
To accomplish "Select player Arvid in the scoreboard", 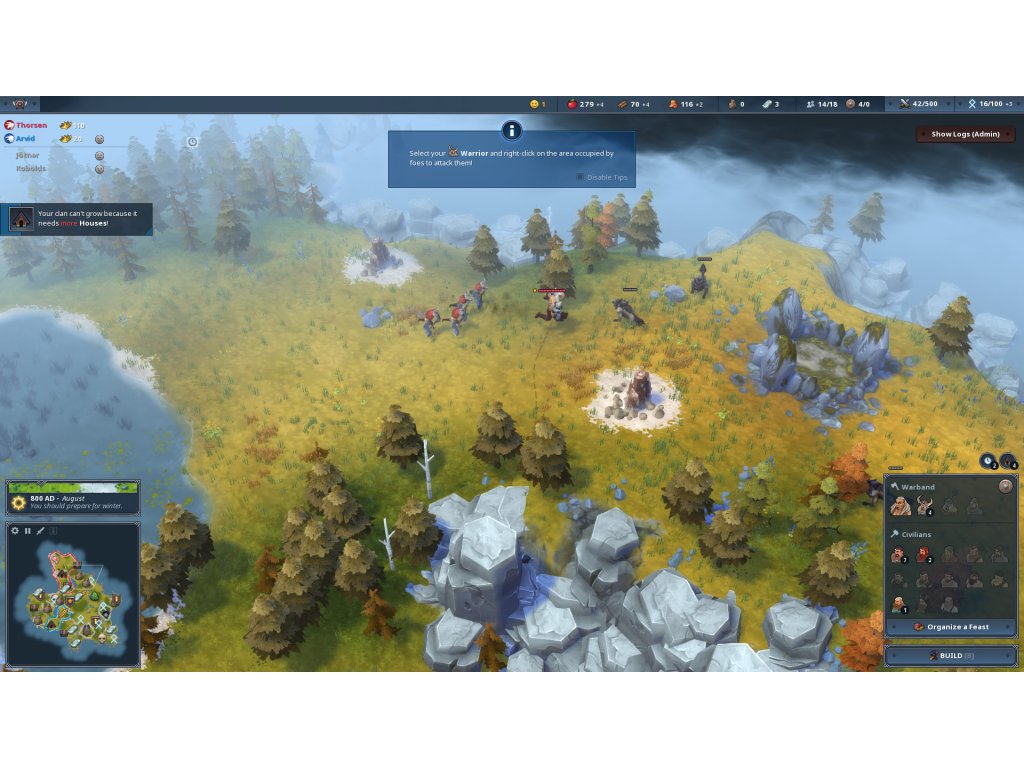I will tap(26, 138).
